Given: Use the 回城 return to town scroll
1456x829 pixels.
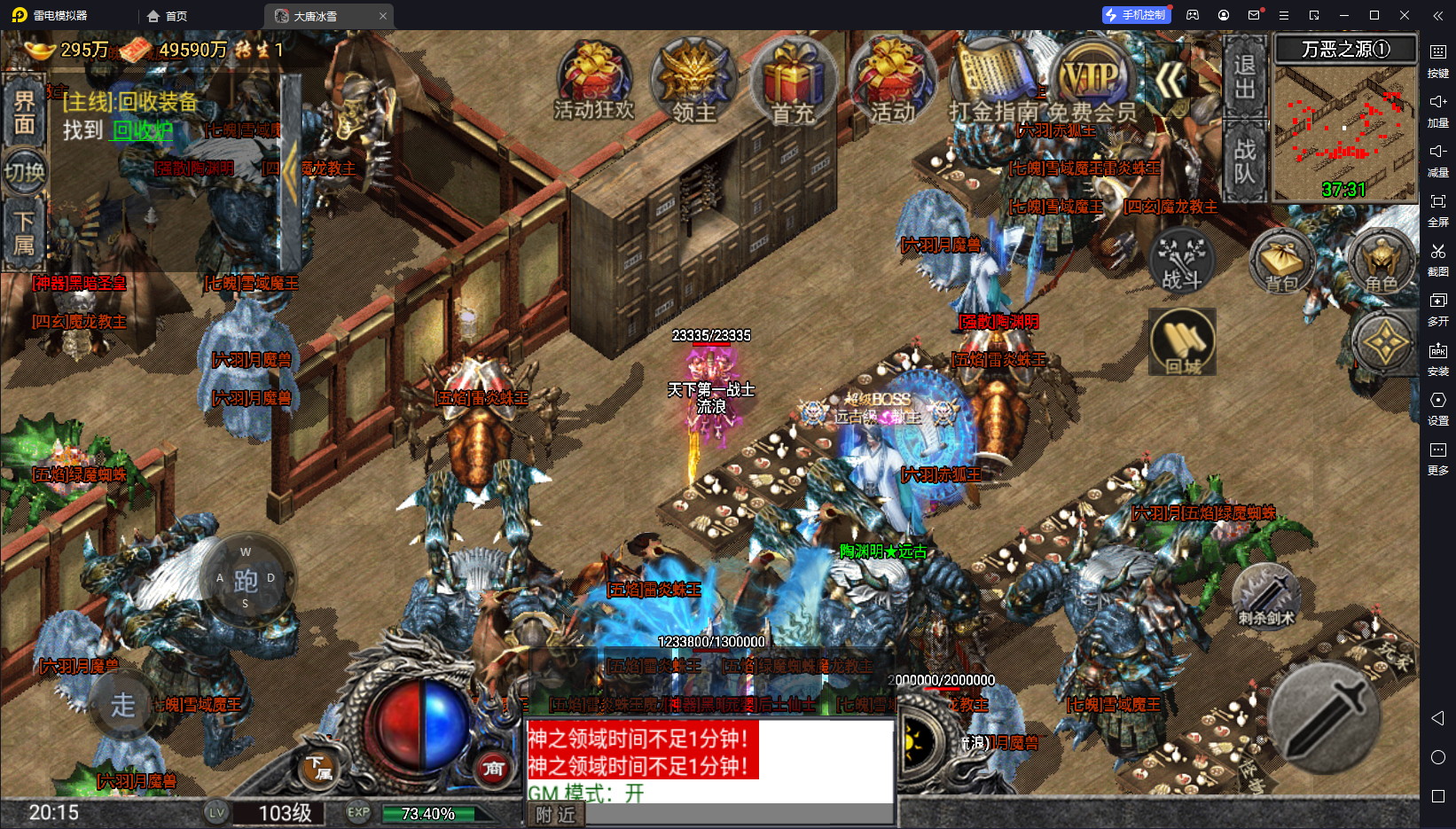Looking at the screenshot, I should [x=1182, y=343].
